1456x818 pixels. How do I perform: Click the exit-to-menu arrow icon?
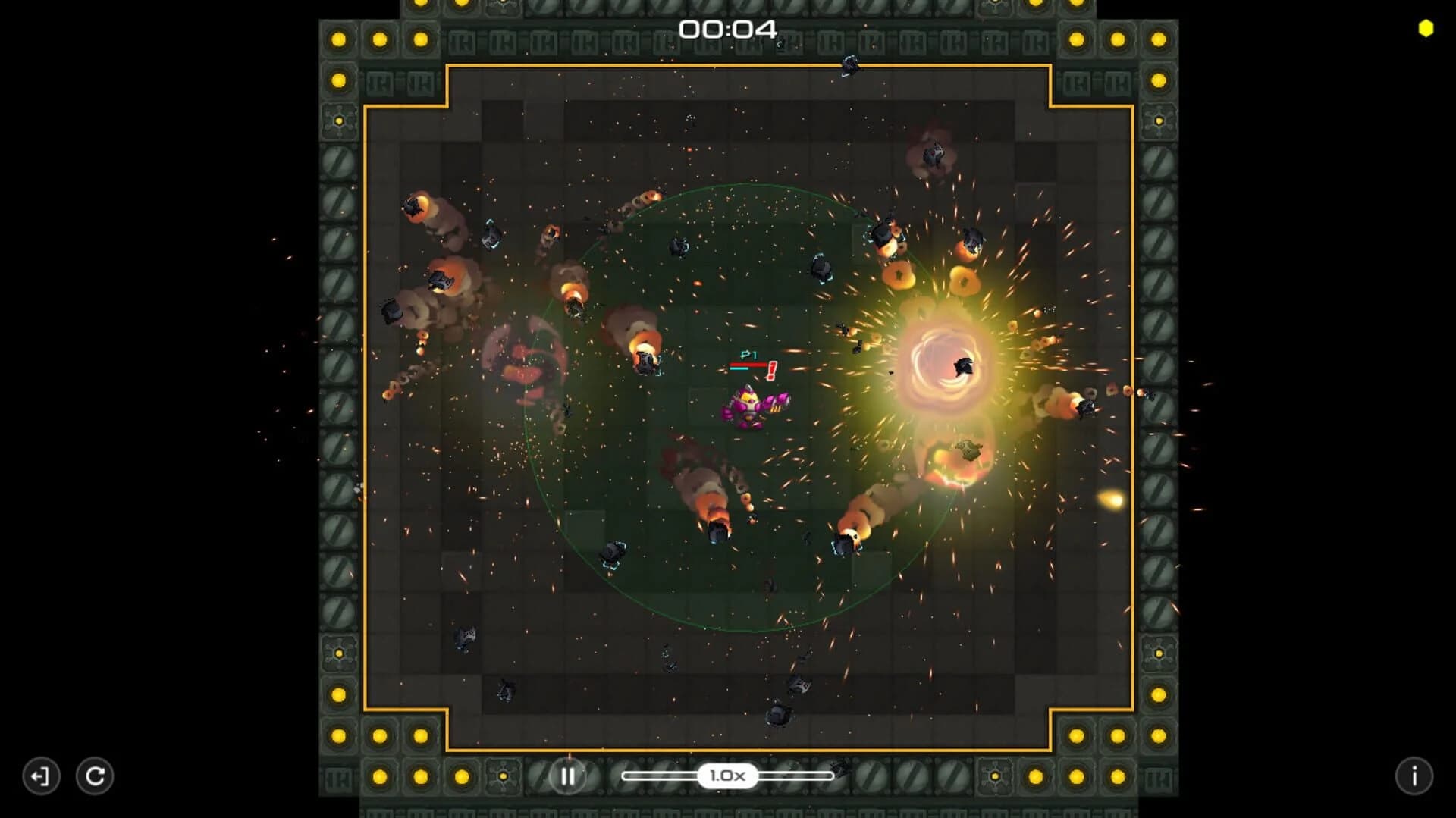point(42,776)
